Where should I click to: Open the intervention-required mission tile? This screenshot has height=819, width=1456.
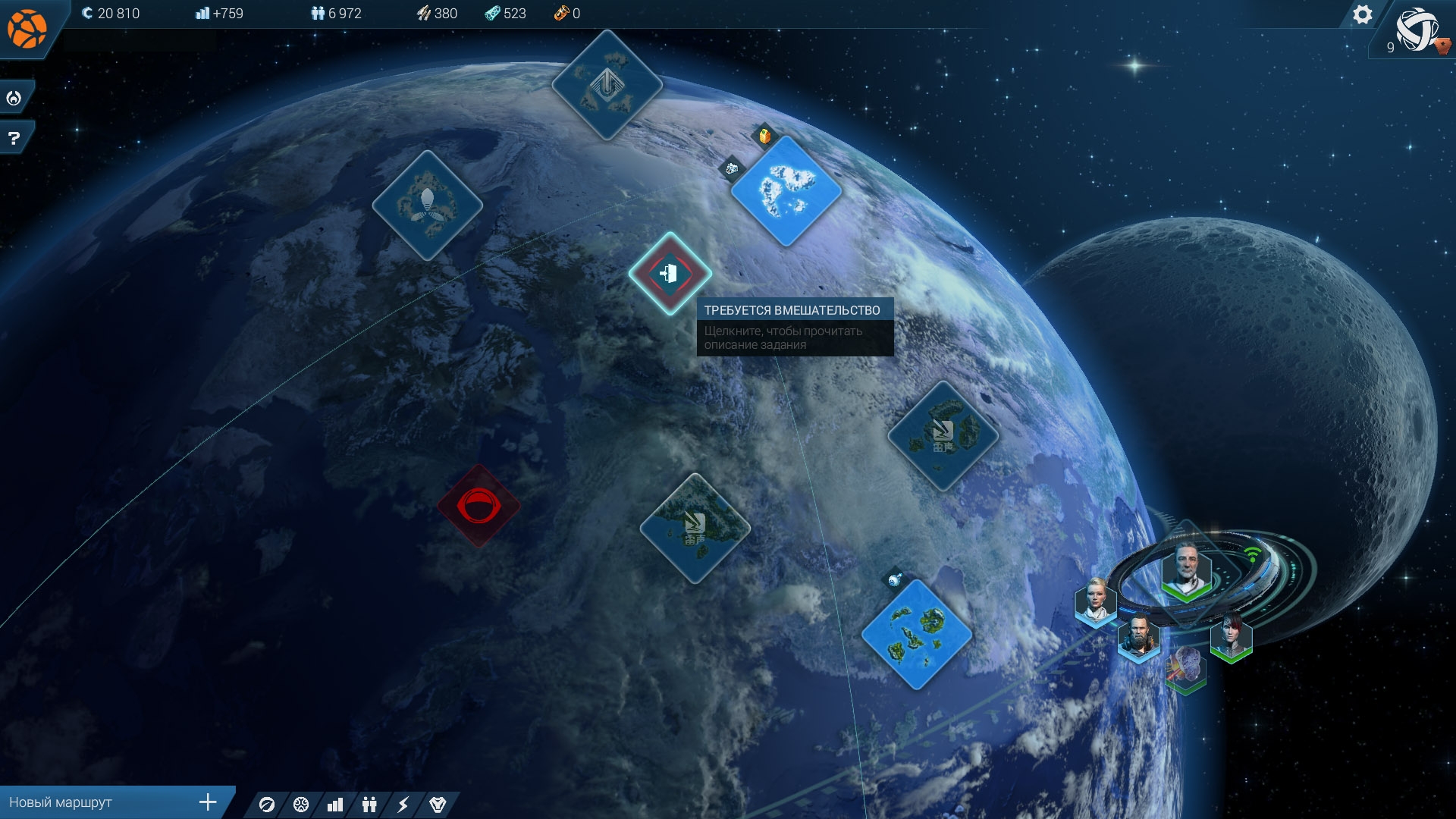(670, 273)
